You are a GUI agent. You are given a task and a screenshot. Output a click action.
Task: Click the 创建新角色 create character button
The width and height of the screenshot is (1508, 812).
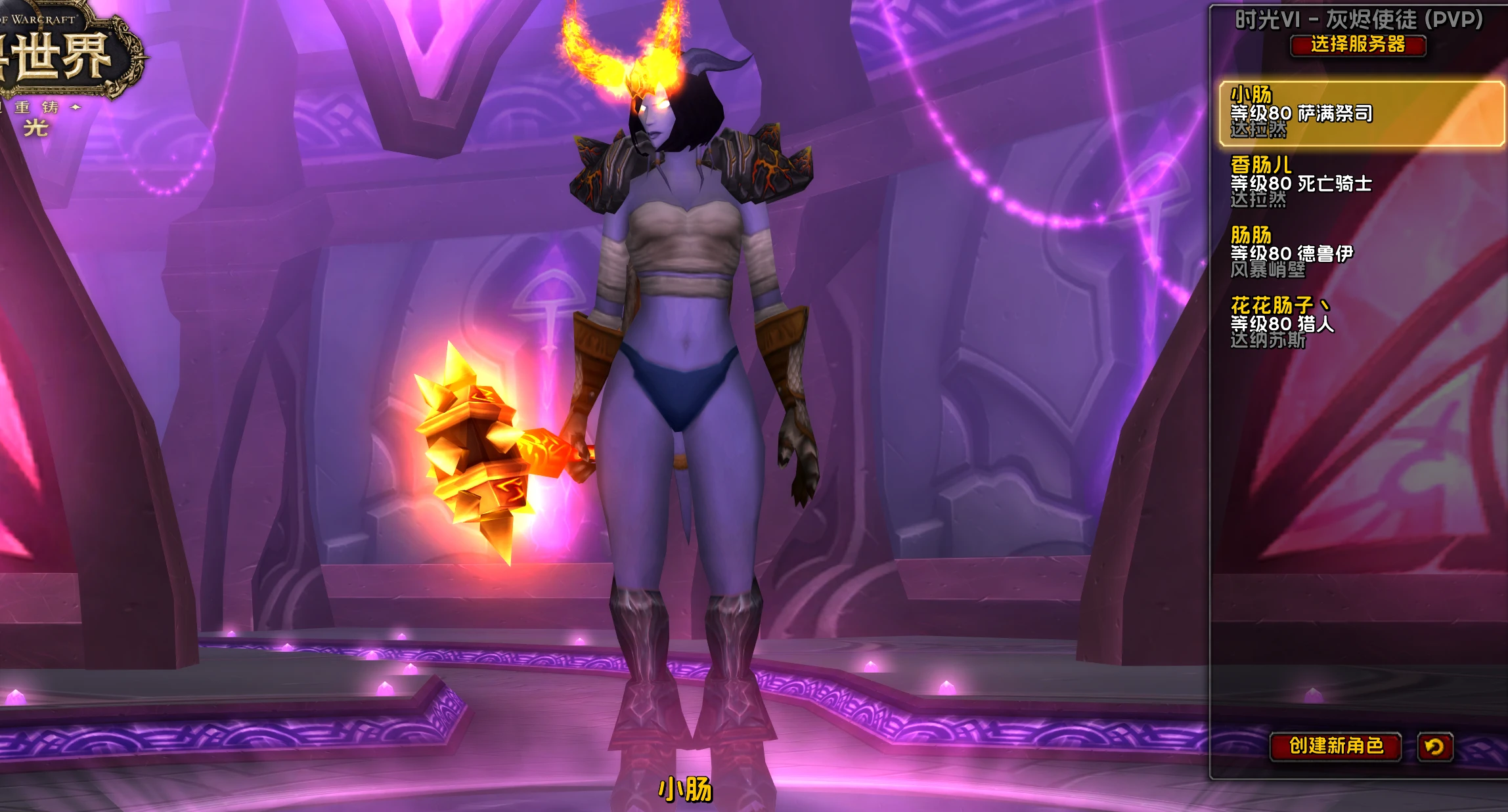click(x=1335, y=746)
